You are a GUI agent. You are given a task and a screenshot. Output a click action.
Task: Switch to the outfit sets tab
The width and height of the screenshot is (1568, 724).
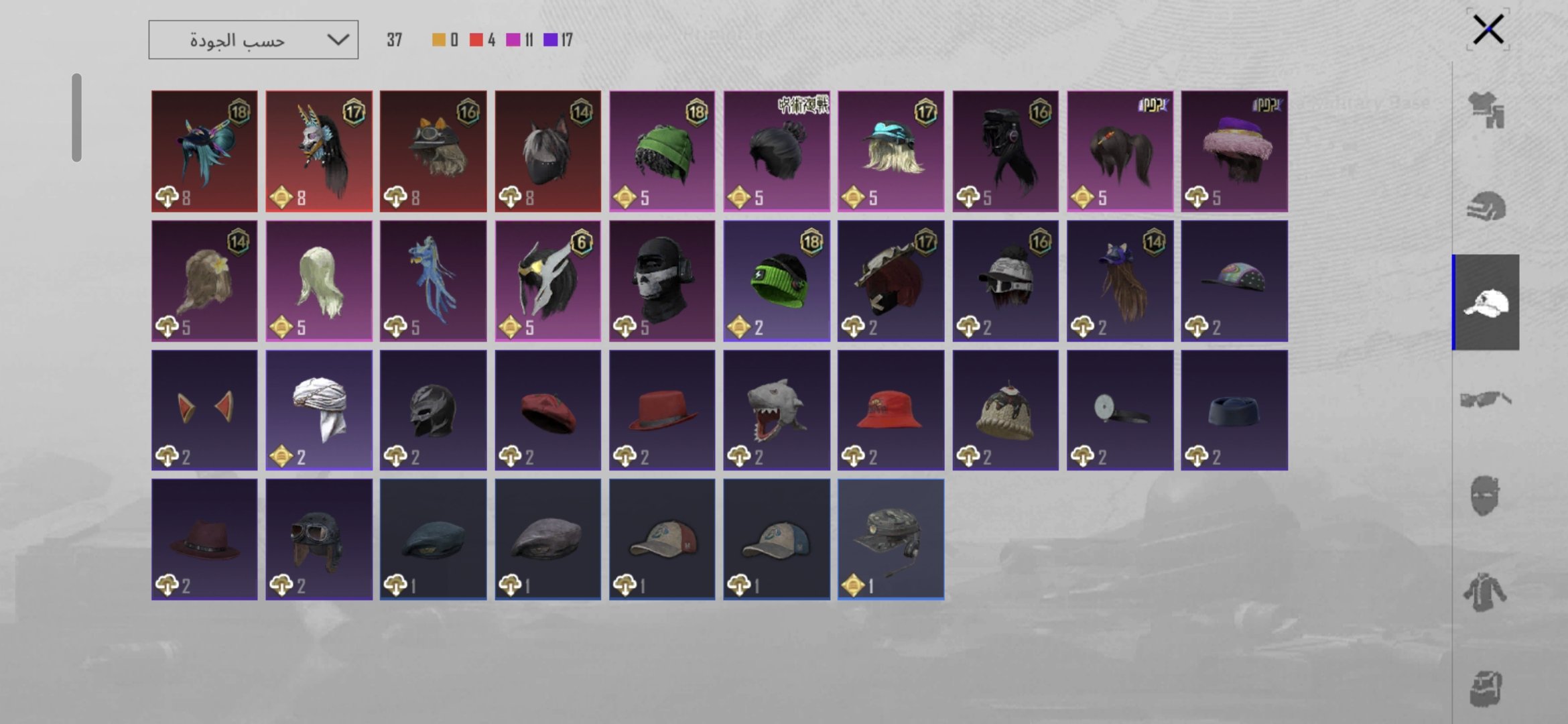pyautogui.click(x=1486, y=110)
